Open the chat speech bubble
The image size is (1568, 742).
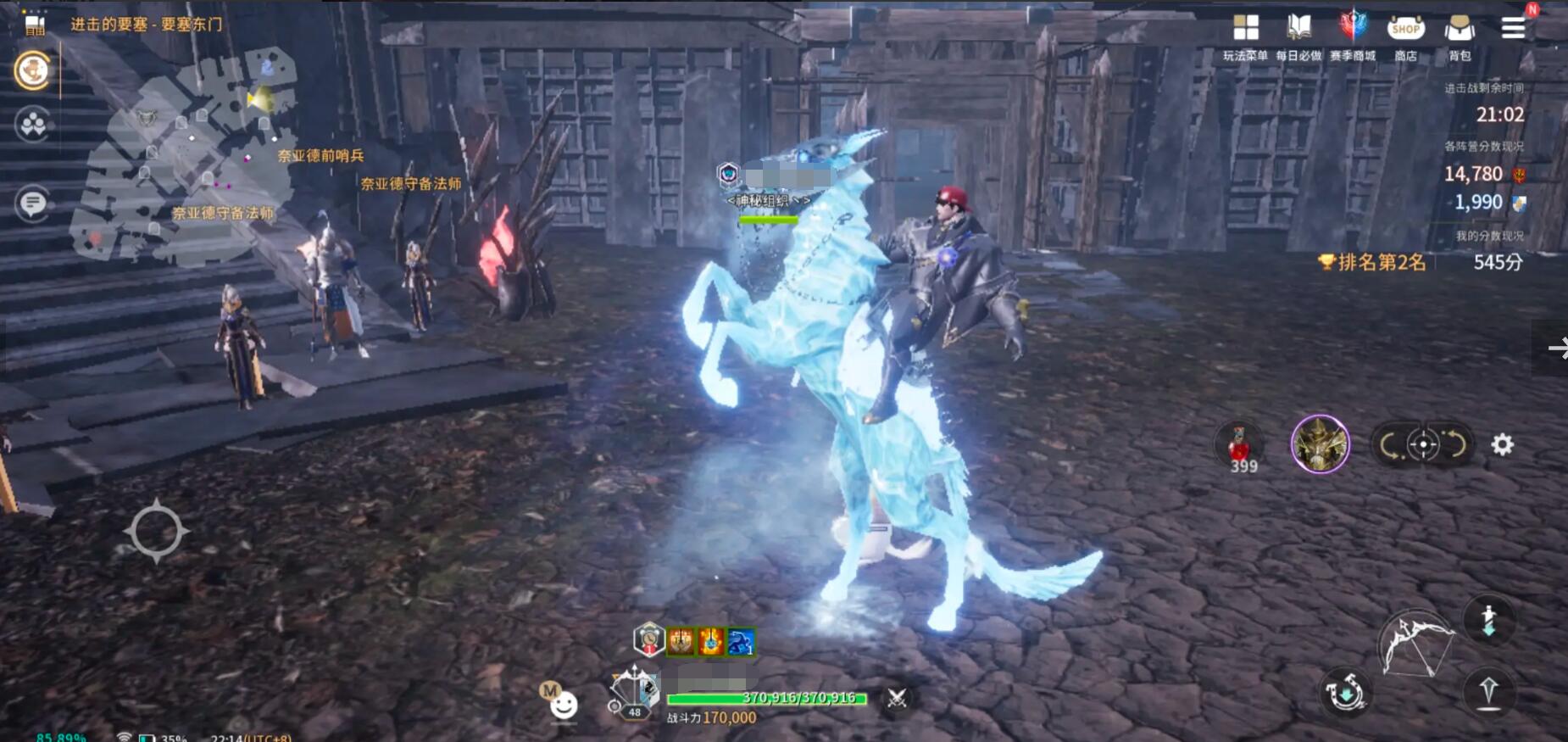[33, 204]
